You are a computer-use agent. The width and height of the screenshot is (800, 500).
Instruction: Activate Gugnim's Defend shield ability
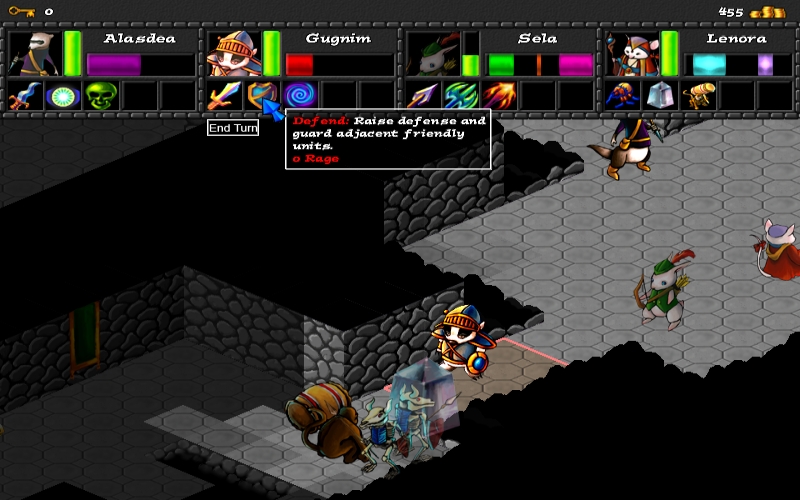tap(261, 96)
